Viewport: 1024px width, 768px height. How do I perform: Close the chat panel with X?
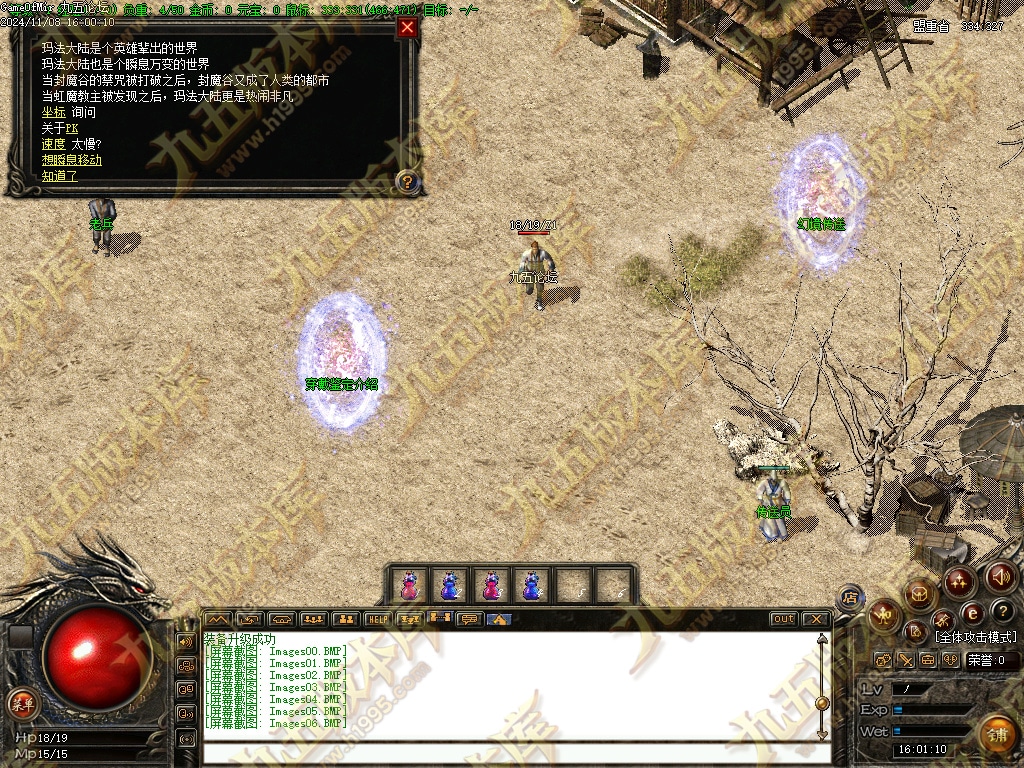point(815,619)
